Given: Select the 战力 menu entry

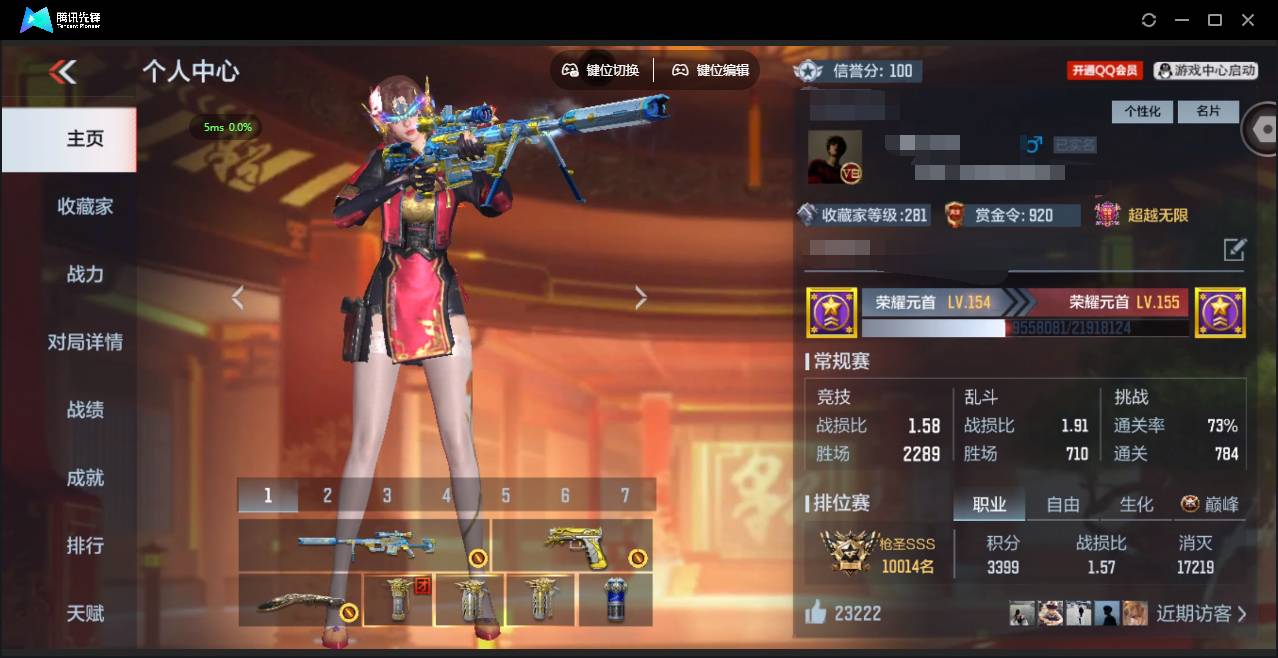Looking at the screenshot, I should [x=85, y=274].
